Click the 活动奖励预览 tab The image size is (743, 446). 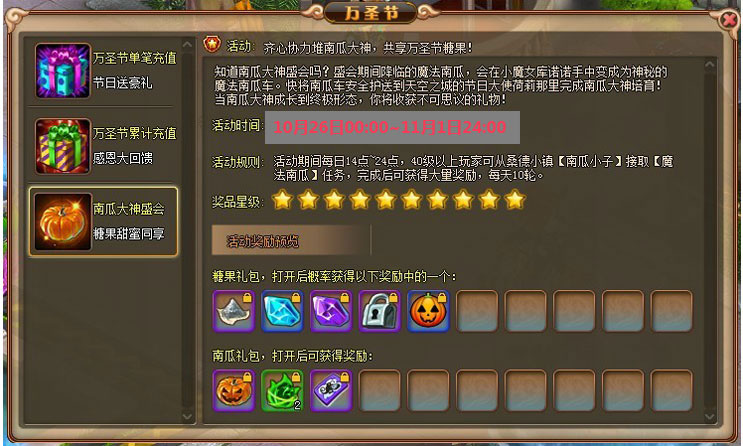tap(291, 241)
